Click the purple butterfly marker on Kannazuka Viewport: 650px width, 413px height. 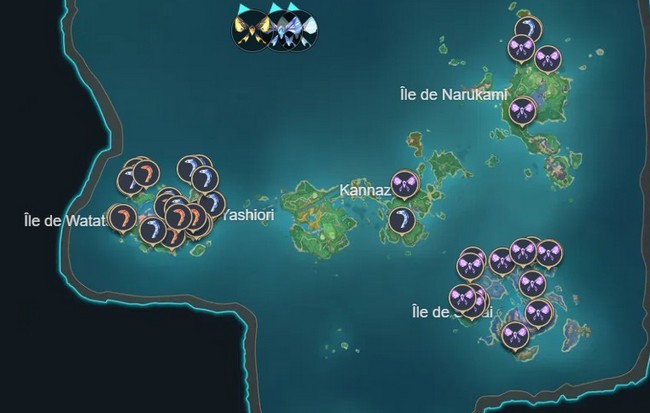click(x=403, y=183)
